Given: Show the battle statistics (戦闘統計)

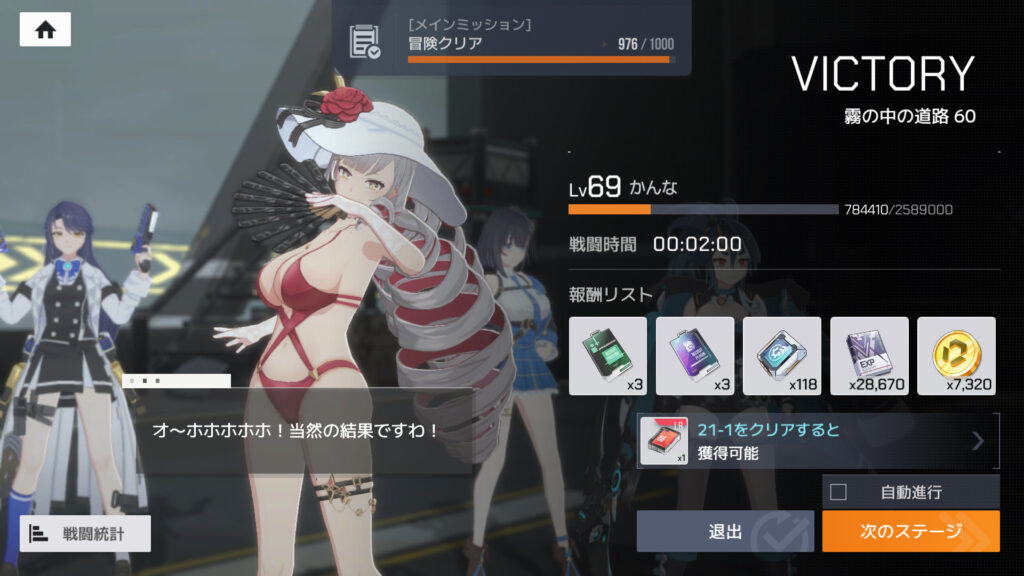Looking at the screenshot, I should click(x=85, y=533).
